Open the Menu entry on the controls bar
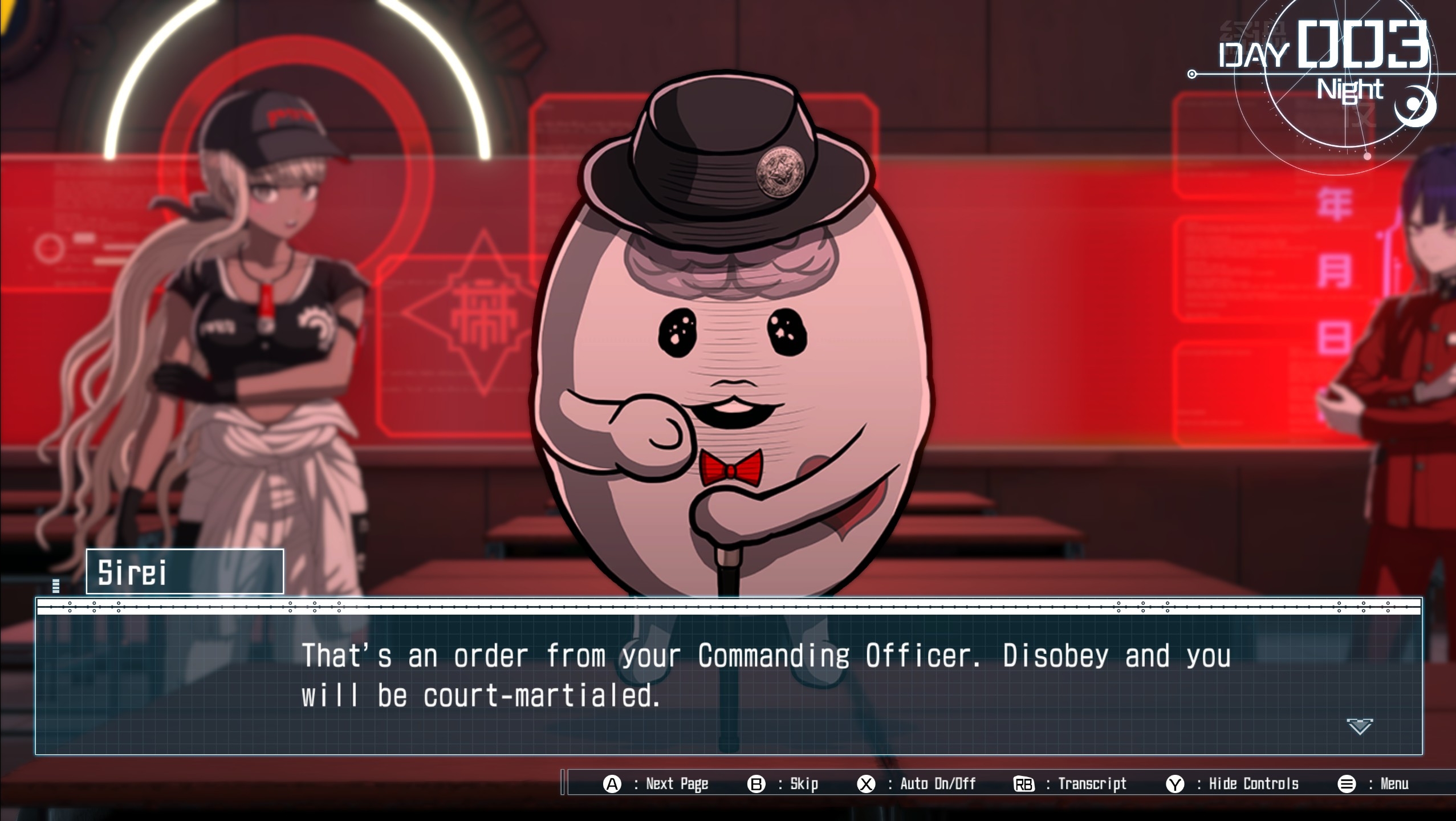 1400,783
